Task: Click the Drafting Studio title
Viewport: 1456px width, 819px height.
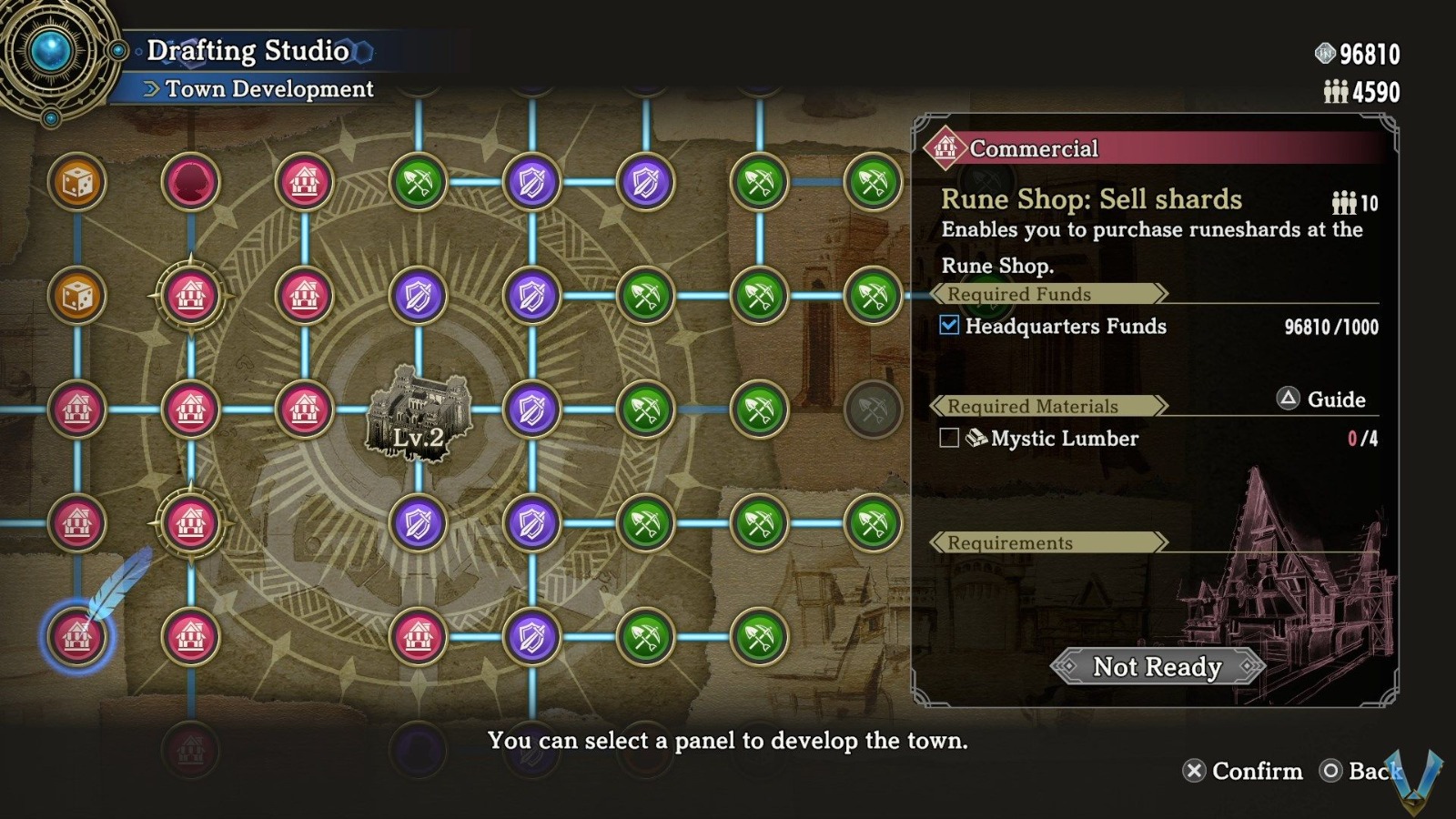Action: [x=248, y=50]
